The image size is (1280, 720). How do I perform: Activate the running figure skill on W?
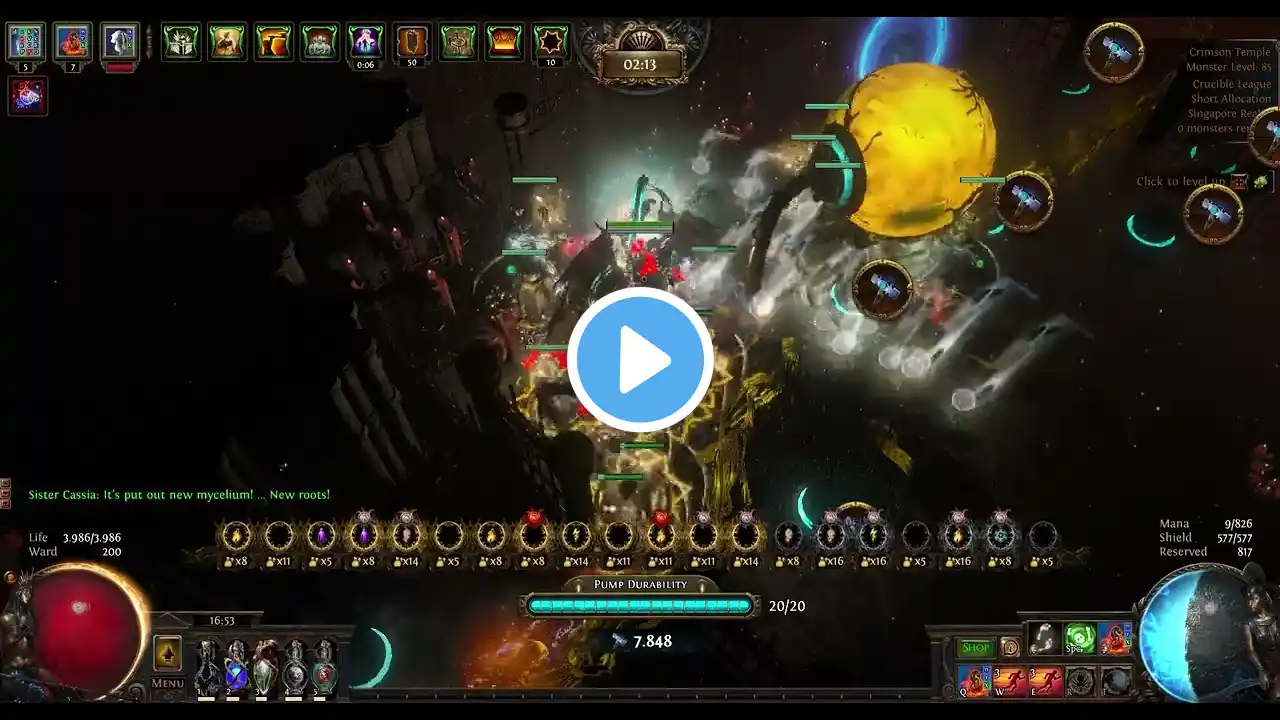1010,681
